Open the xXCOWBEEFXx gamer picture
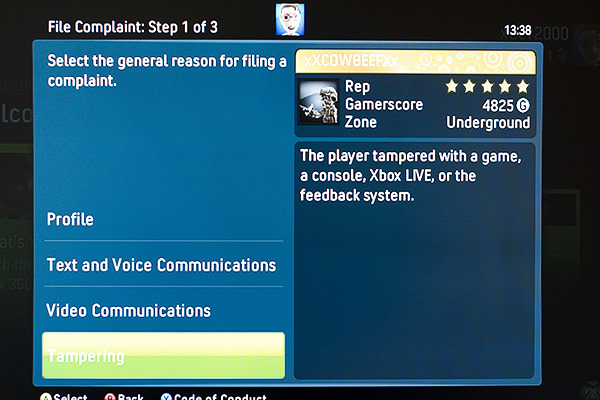Image resolution: width=600 pixels, height=400 pixels. point(318,105)
